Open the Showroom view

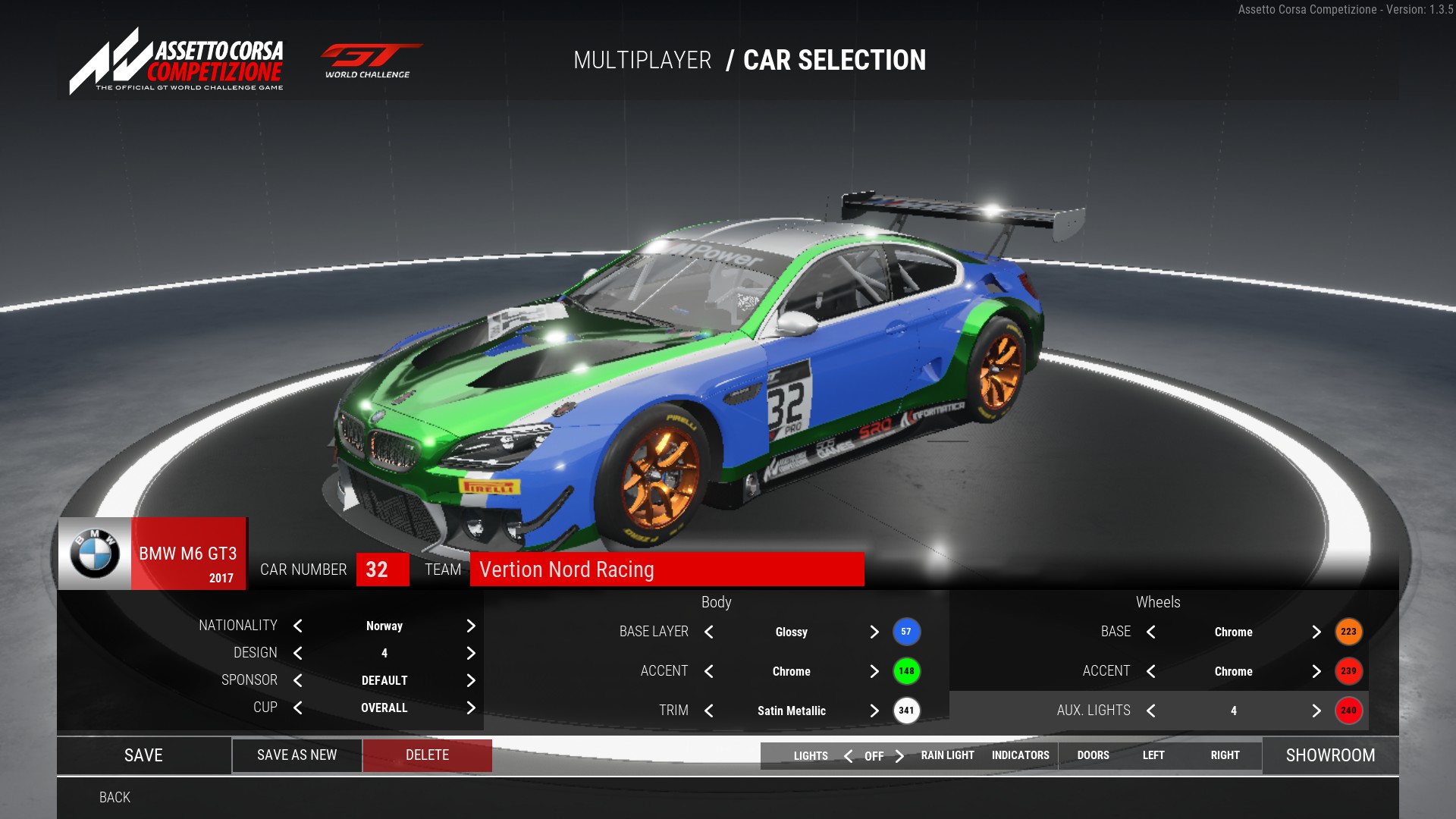pos(1330,755)
